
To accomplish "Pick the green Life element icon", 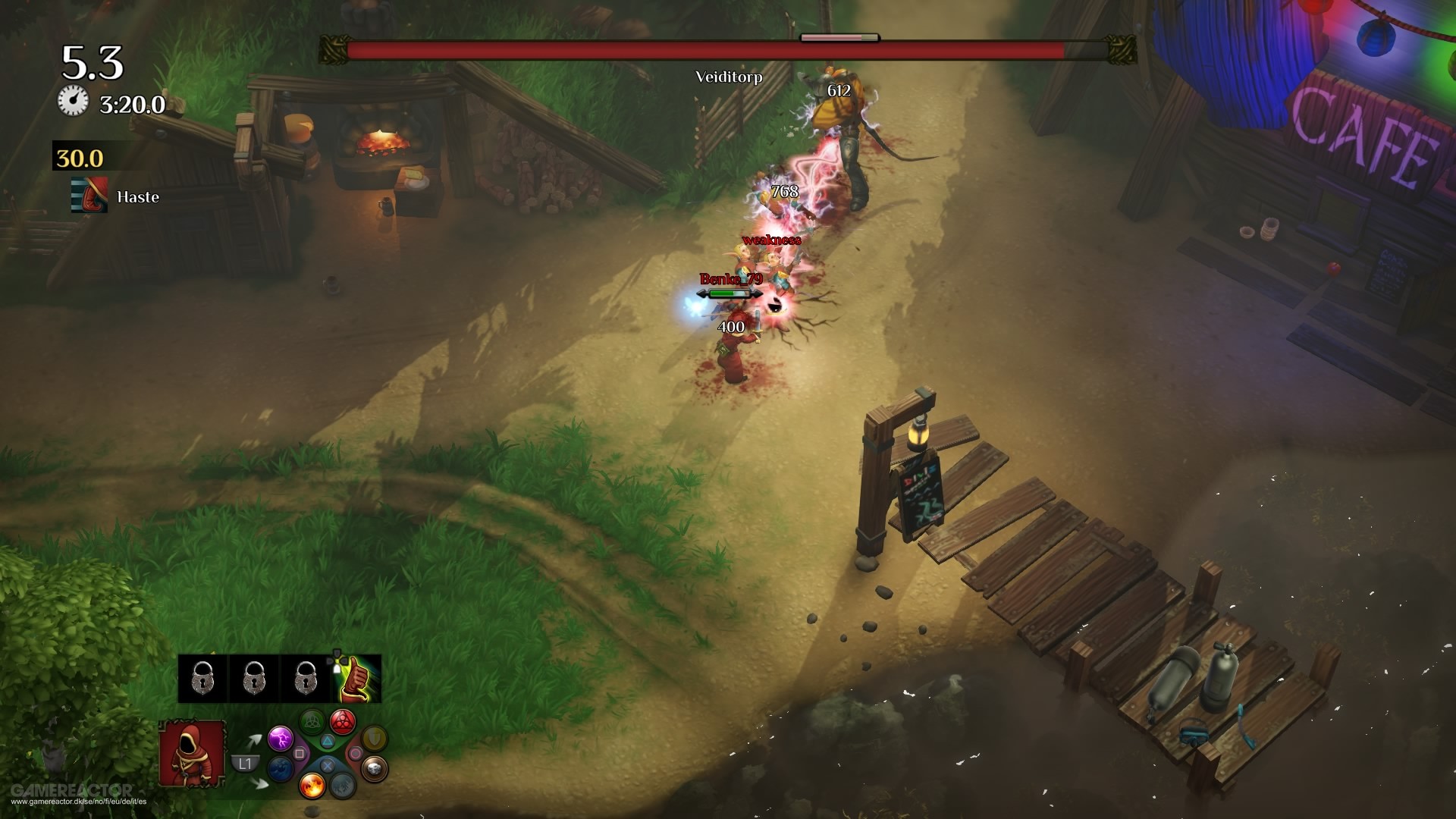I will (x=312, y=721).
